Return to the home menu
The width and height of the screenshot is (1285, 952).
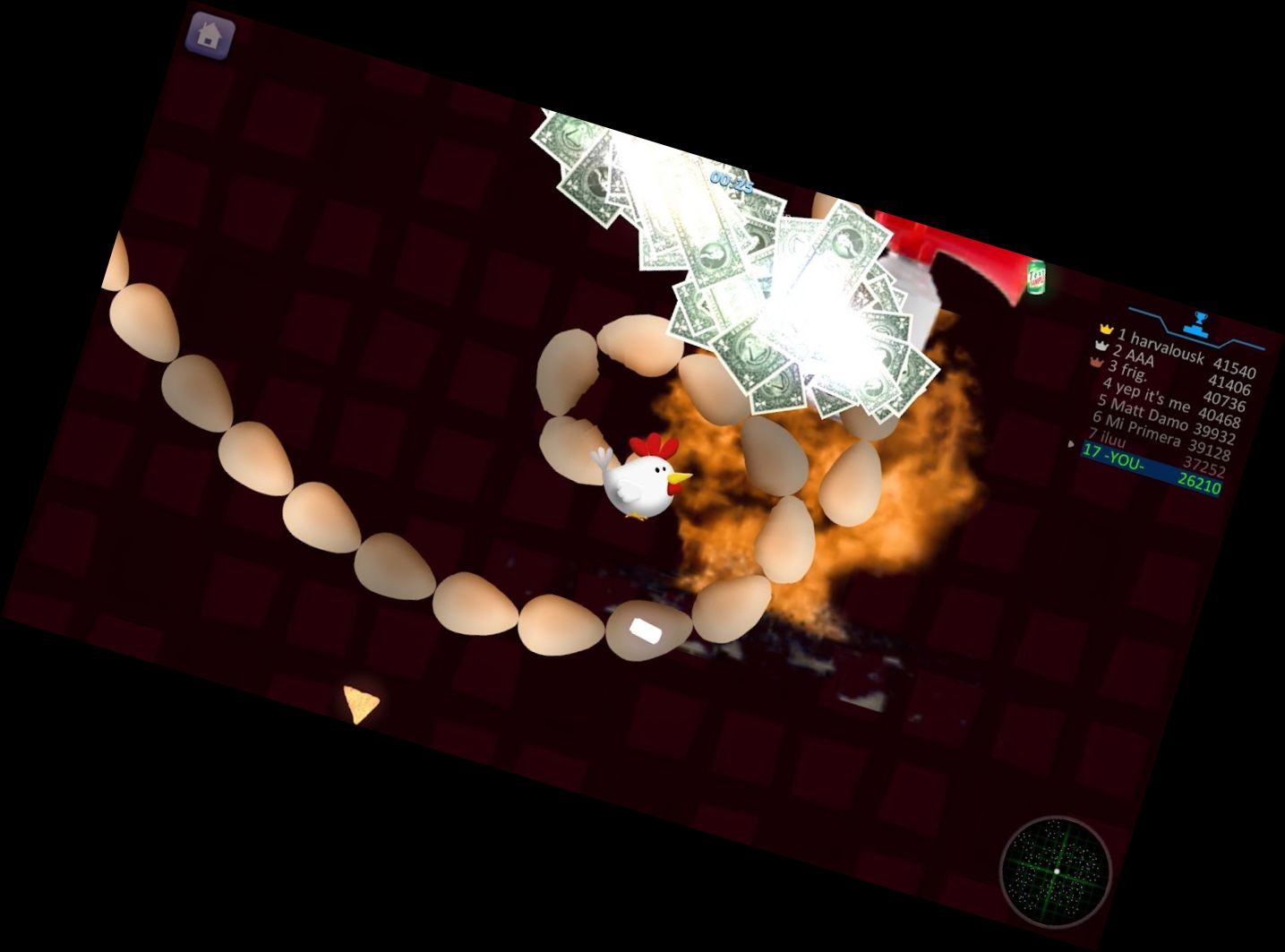point(210,36)
